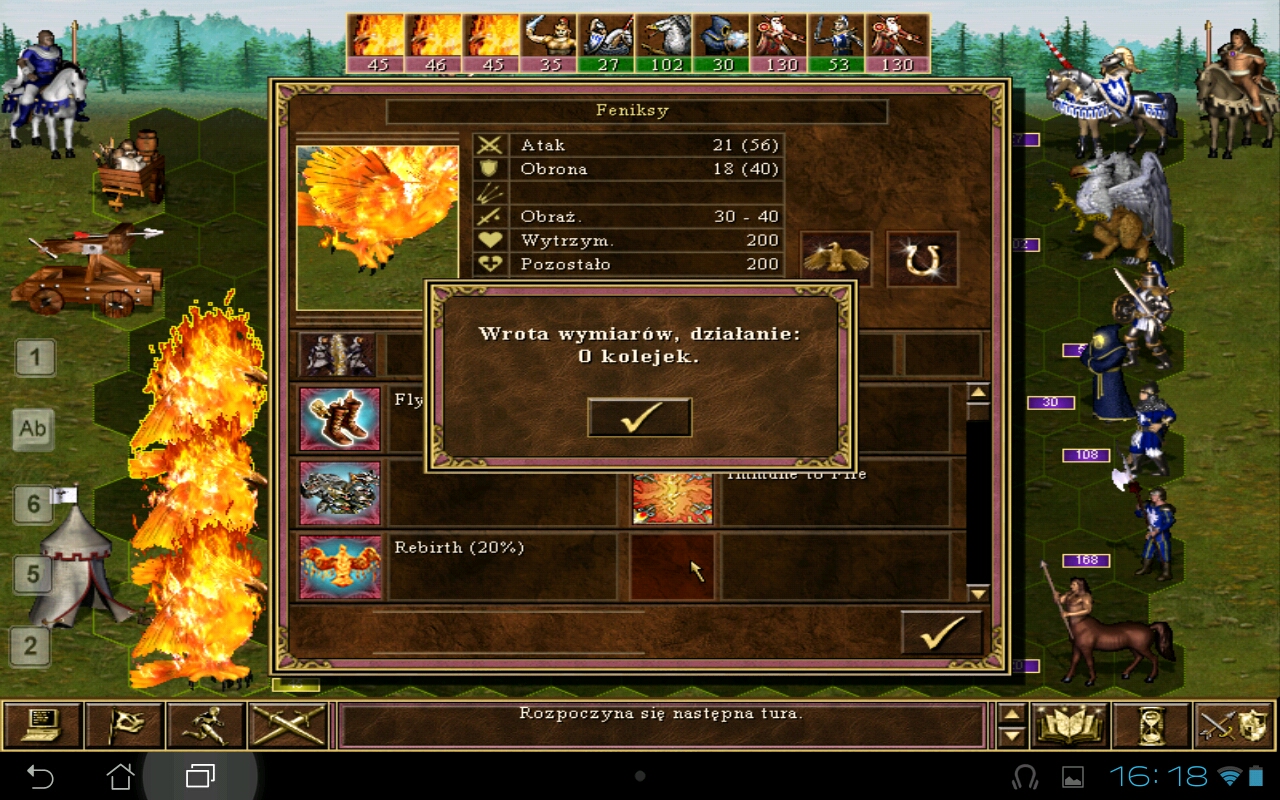Tap the Ab button on the left edge

click(33, 428)
